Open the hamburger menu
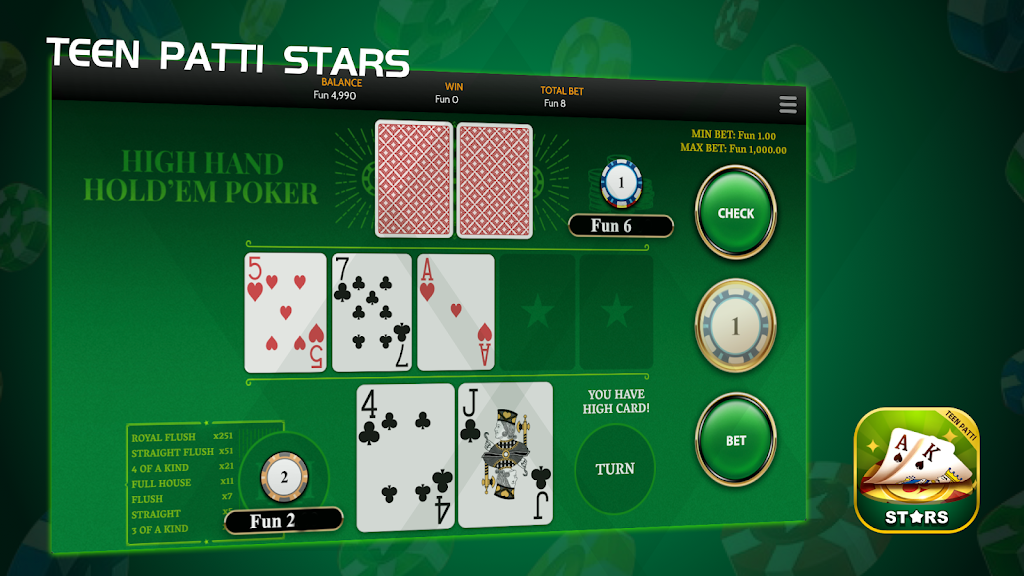The width and height of the screenshot is (1024, 576). [x=788, y=105]
